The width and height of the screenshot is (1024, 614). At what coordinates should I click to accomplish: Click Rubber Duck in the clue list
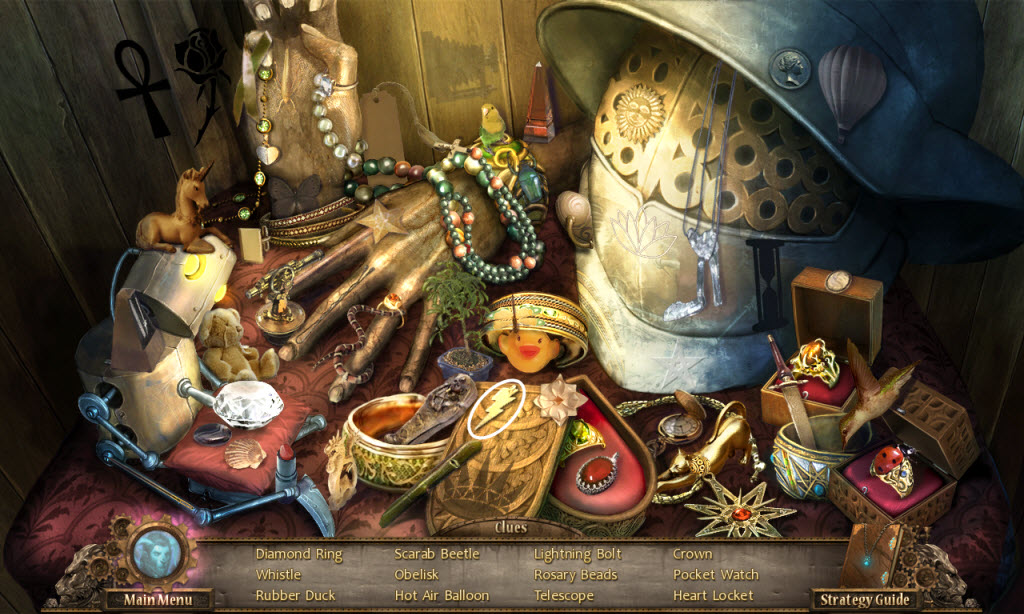297,596
